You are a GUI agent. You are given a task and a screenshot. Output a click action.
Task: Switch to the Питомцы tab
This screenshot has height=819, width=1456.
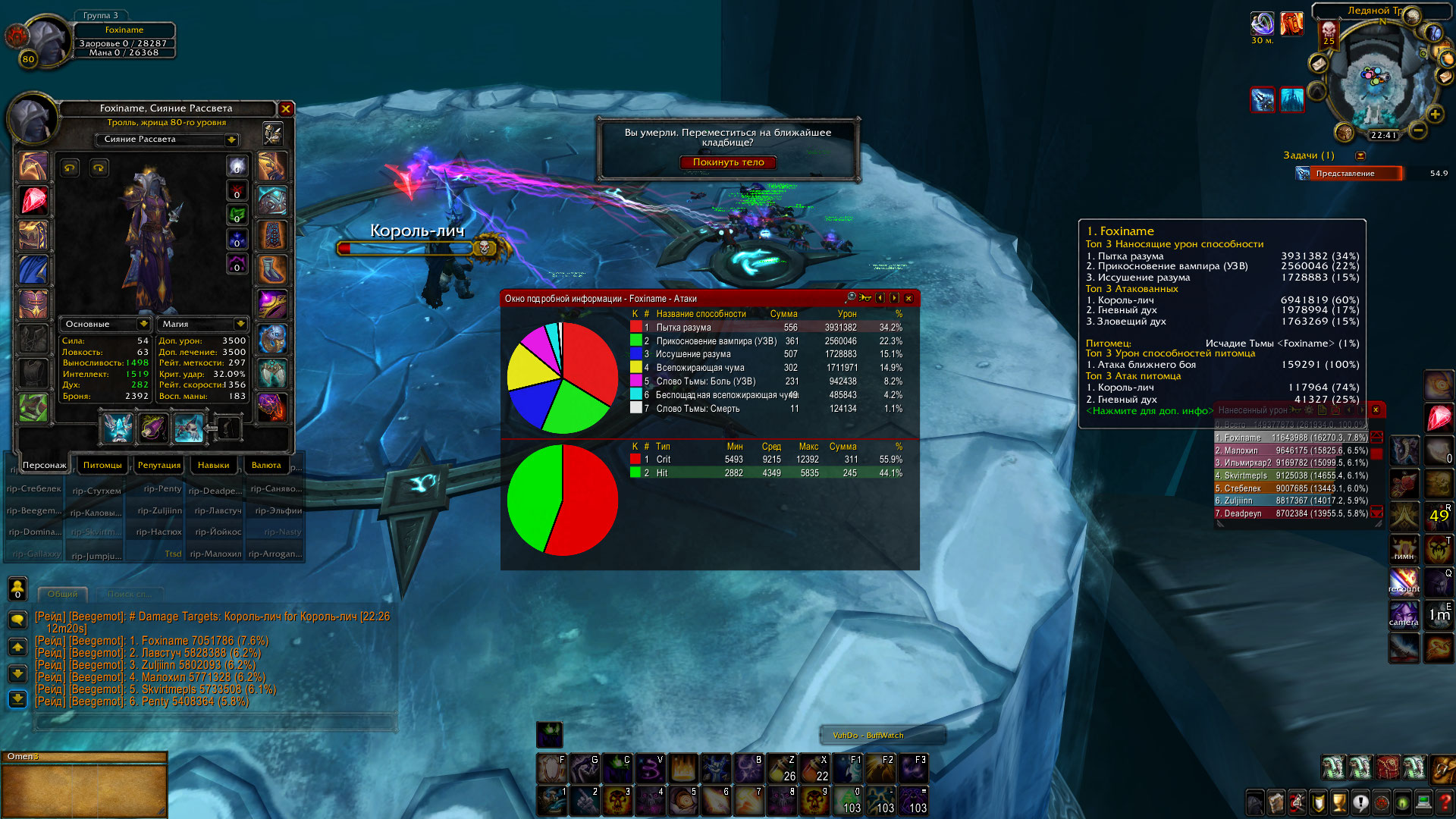[102, 465]
